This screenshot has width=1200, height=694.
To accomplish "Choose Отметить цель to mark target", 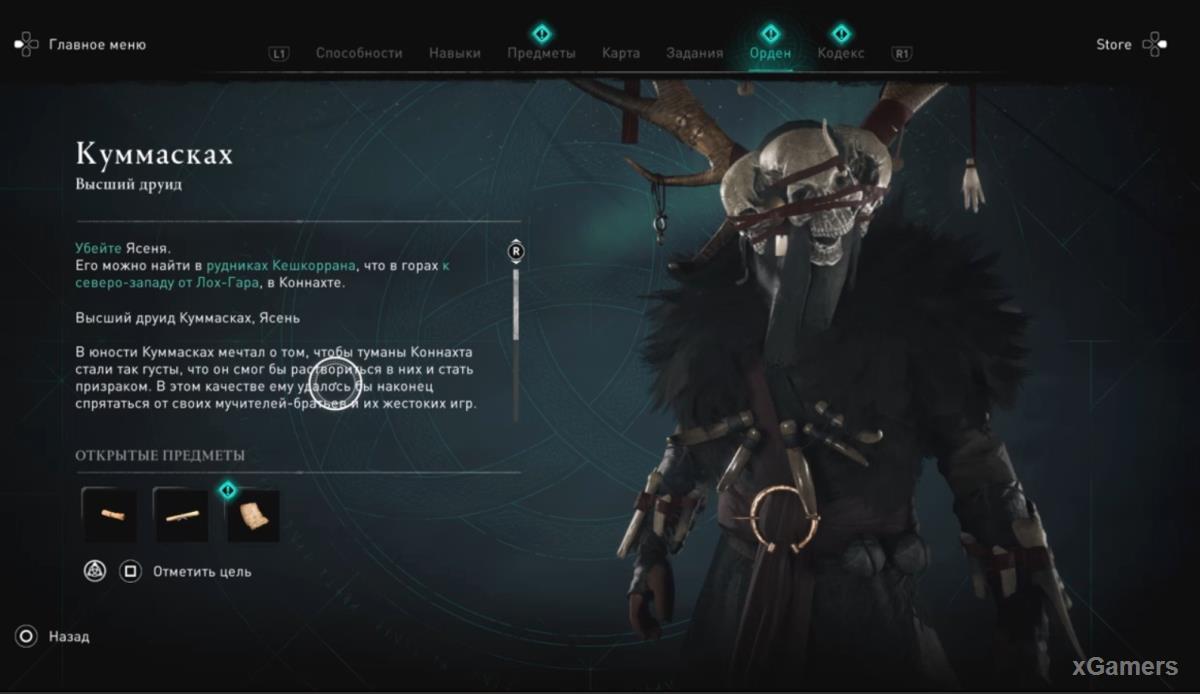I will pos(201,572).
